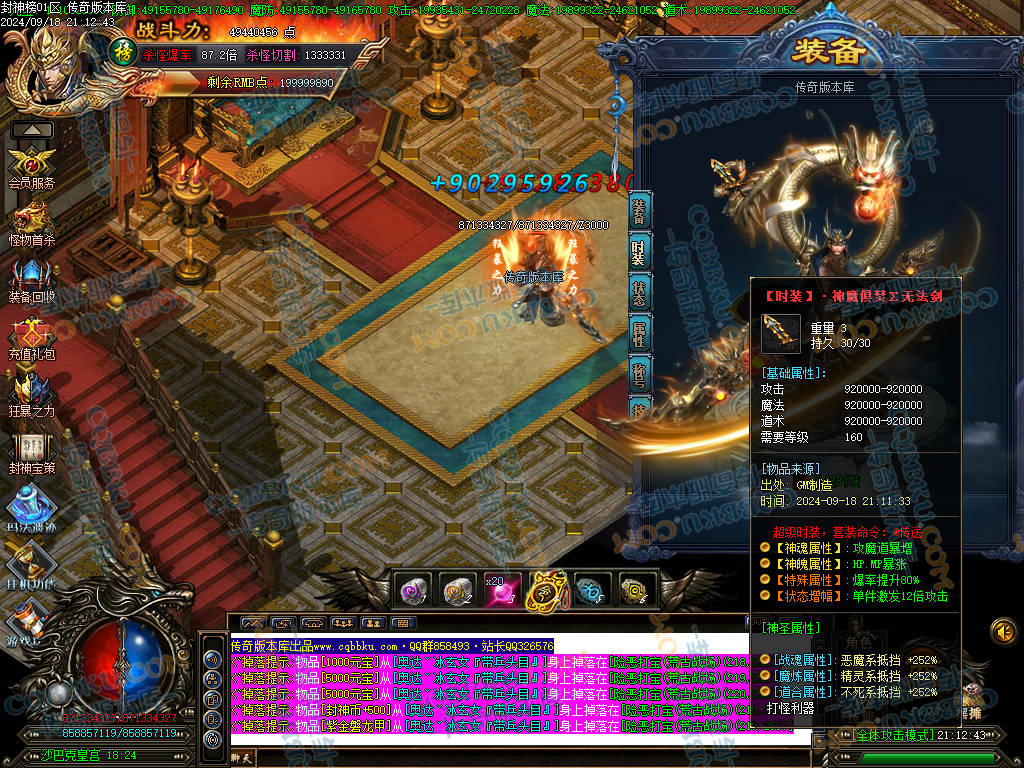Open the 装备回收 equipment recycle icon
The image size is (1024, 768).
click(31, 278)
